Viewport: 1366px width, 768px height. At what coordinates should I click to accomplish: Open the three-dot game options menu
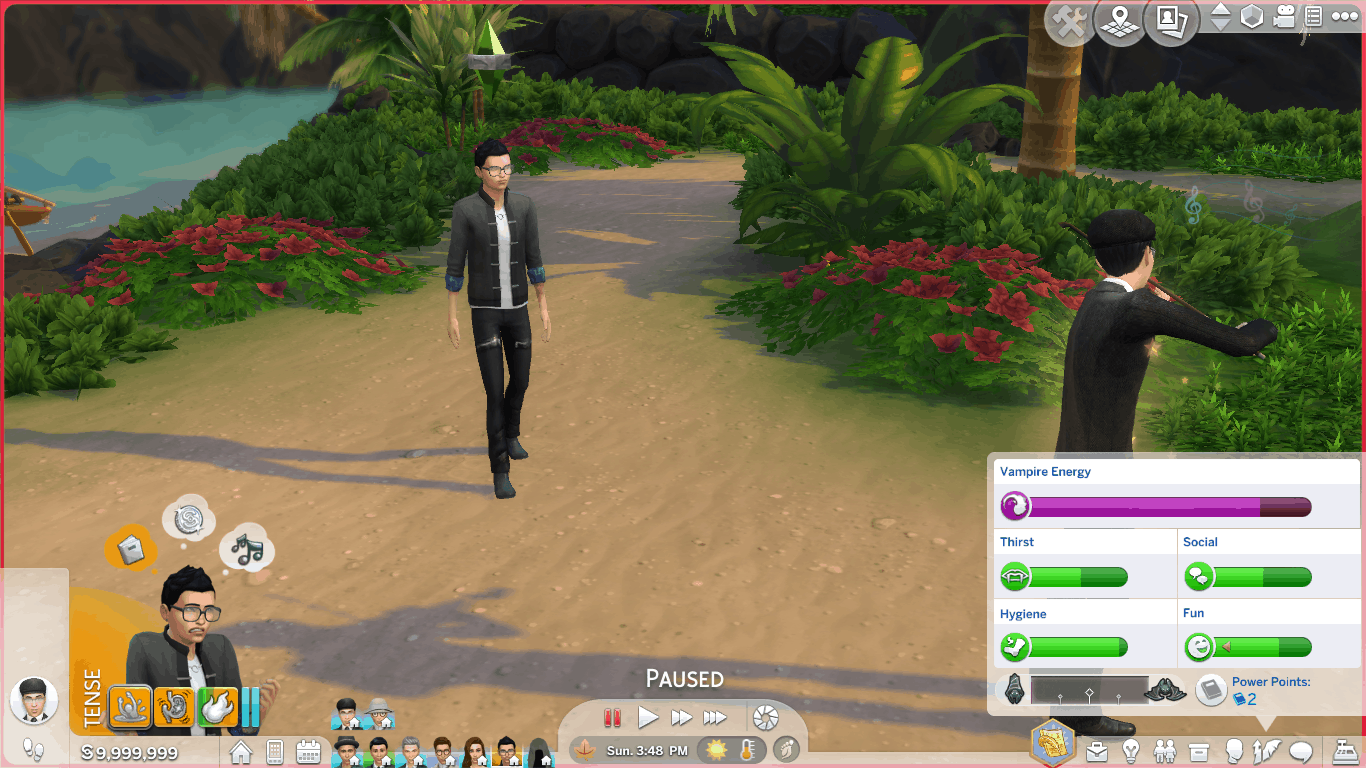[1345, 17]
